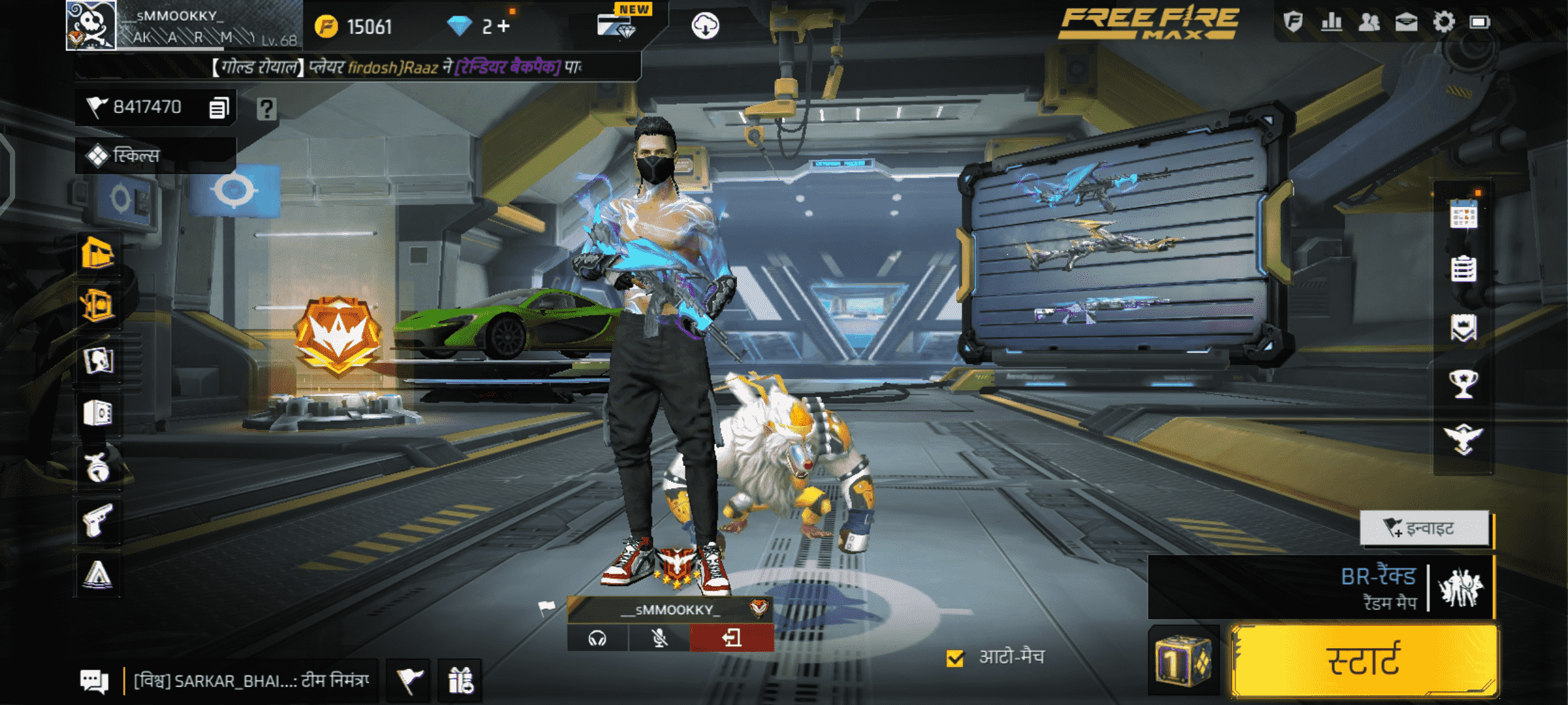Open the Skills panel
Screen dimensions: 1568x705
tap(155, 156)
